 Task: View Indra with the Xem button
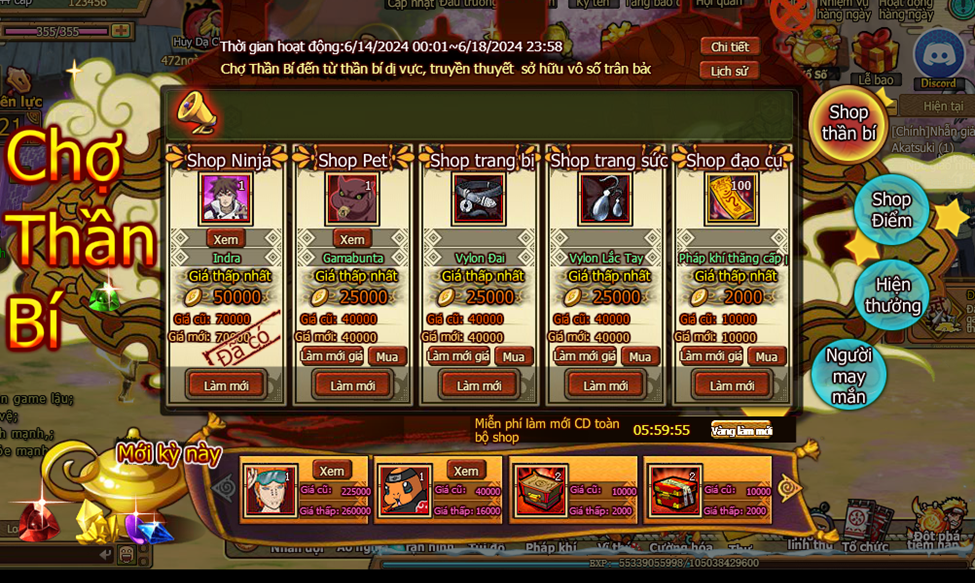coord(226,239)
